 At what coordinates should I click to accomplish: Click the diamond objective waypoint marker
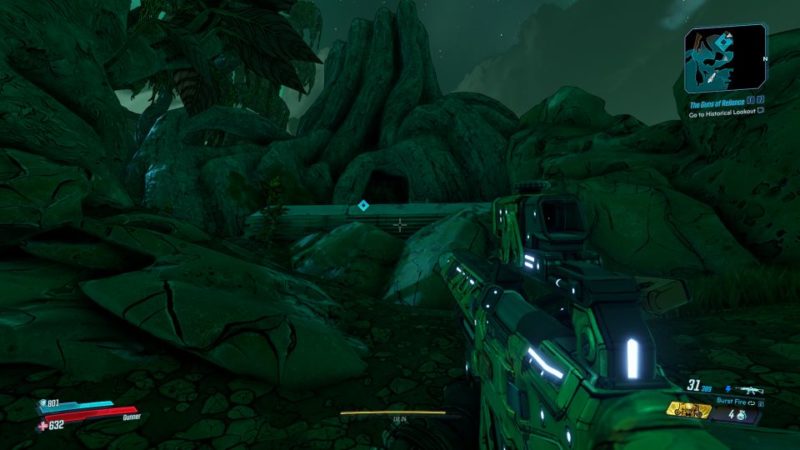pos(363,206)
